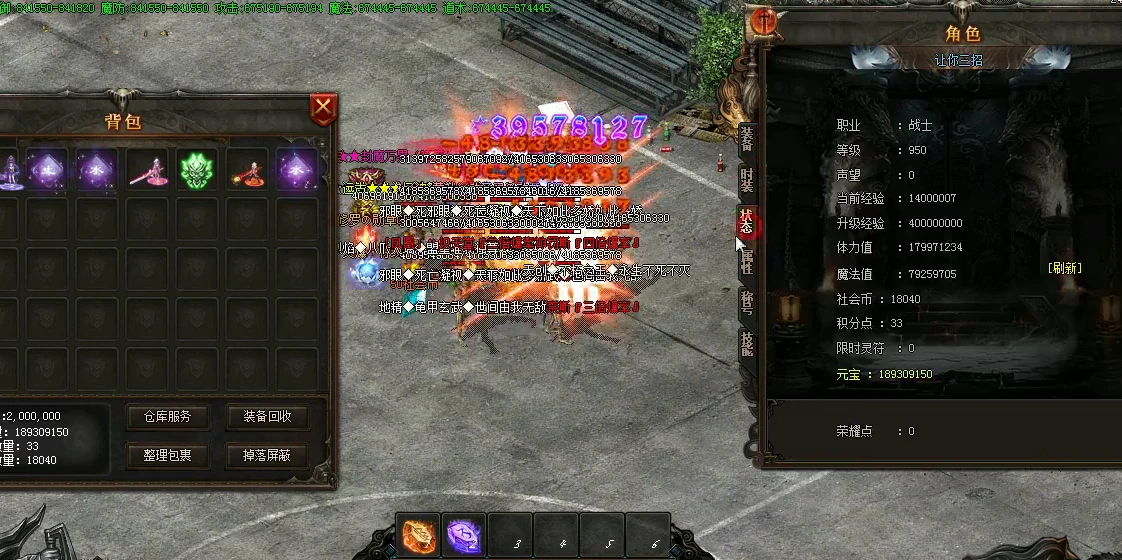The height and width of the screenshot is (560, 1122).
Task: Open the 掉落屏蔽 drop filter
Action: pyautogui.click(x=267, y=456)
